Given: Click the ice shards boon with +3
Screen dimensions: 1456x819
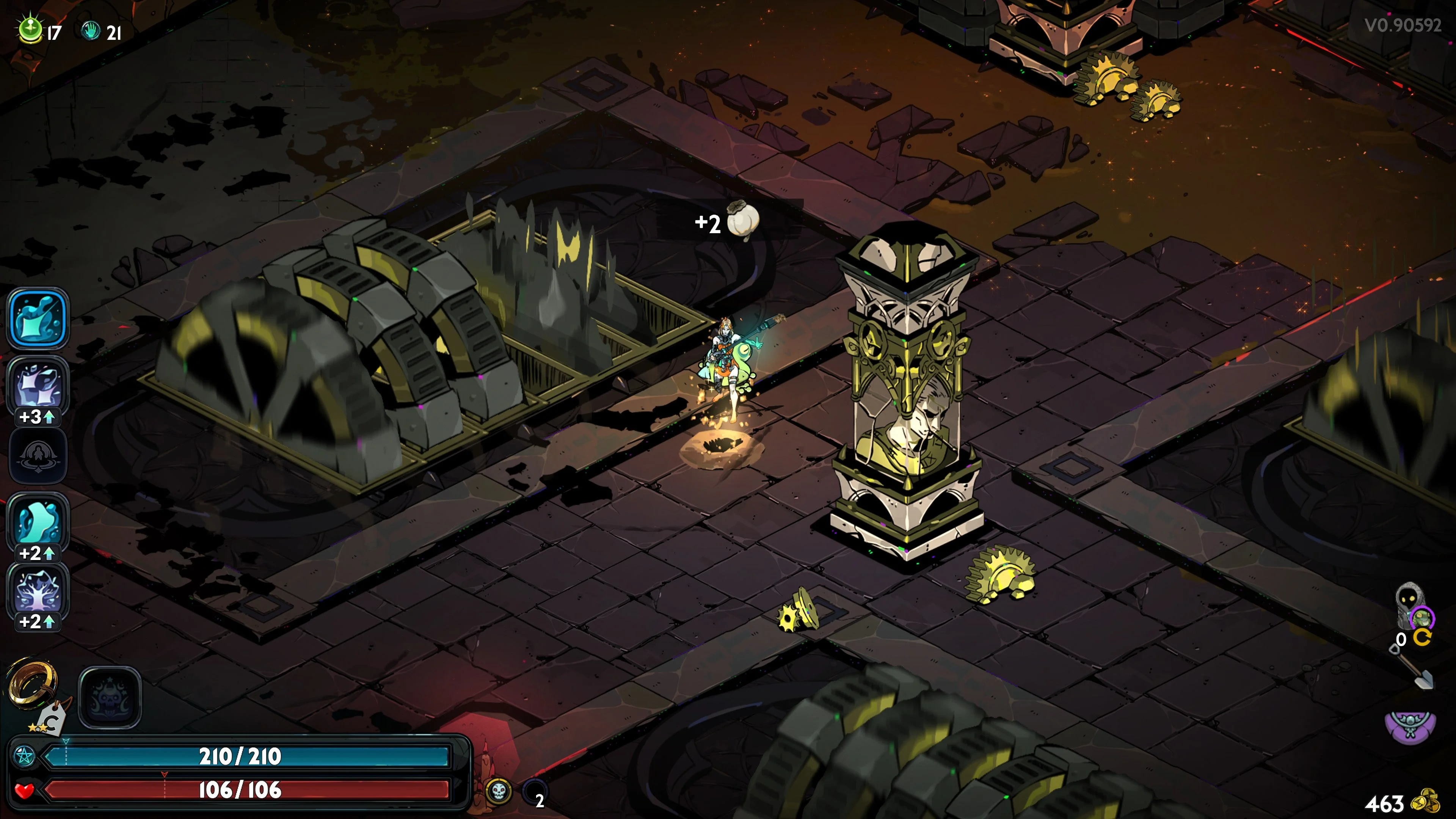Looking at the screenshot, I should [x=38, y=387].
